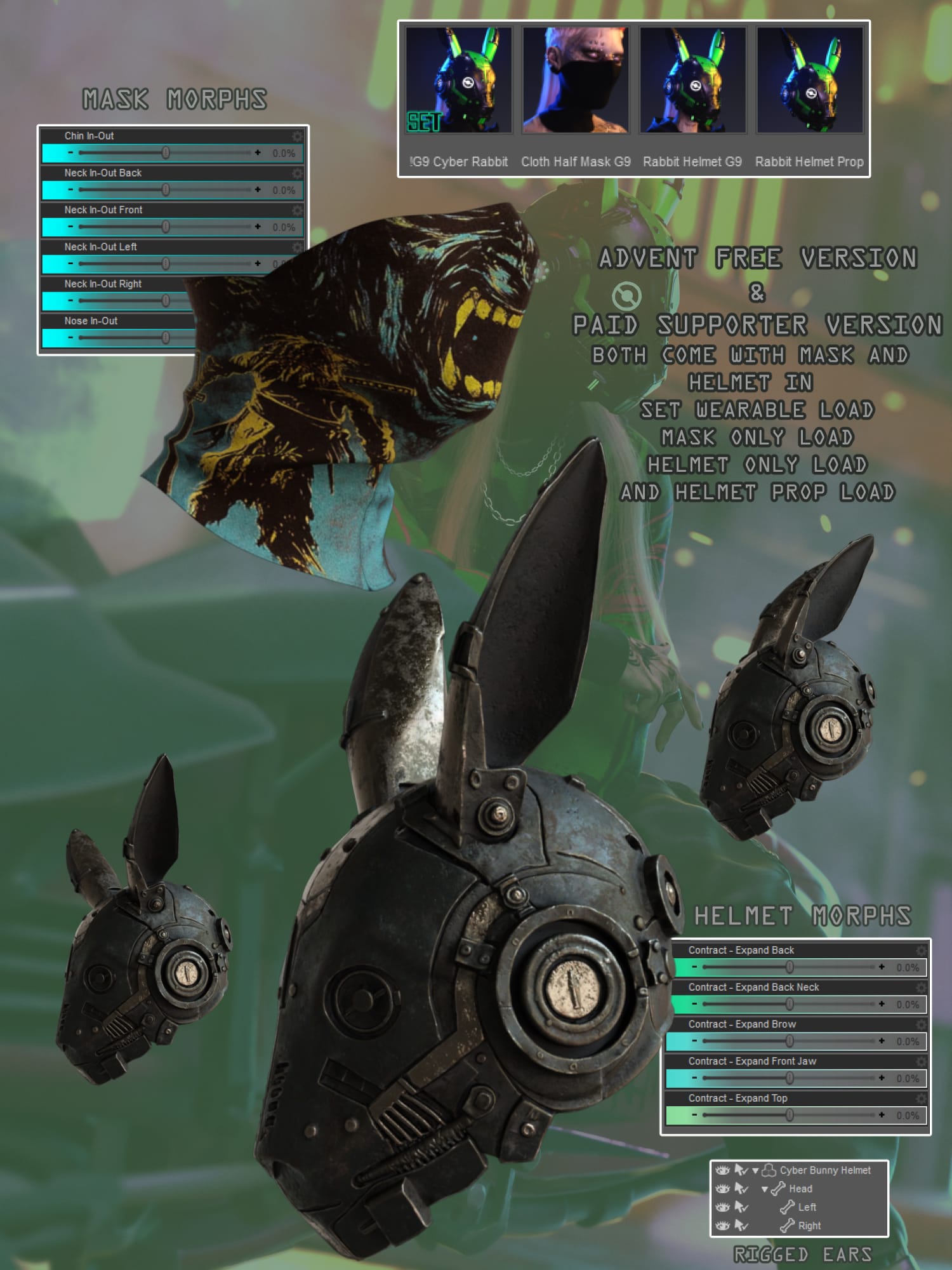Open the gear settings for Contract - Expand Back
Image resolution: width=952 pixels, height=1270 pixels.
(921, 951)
